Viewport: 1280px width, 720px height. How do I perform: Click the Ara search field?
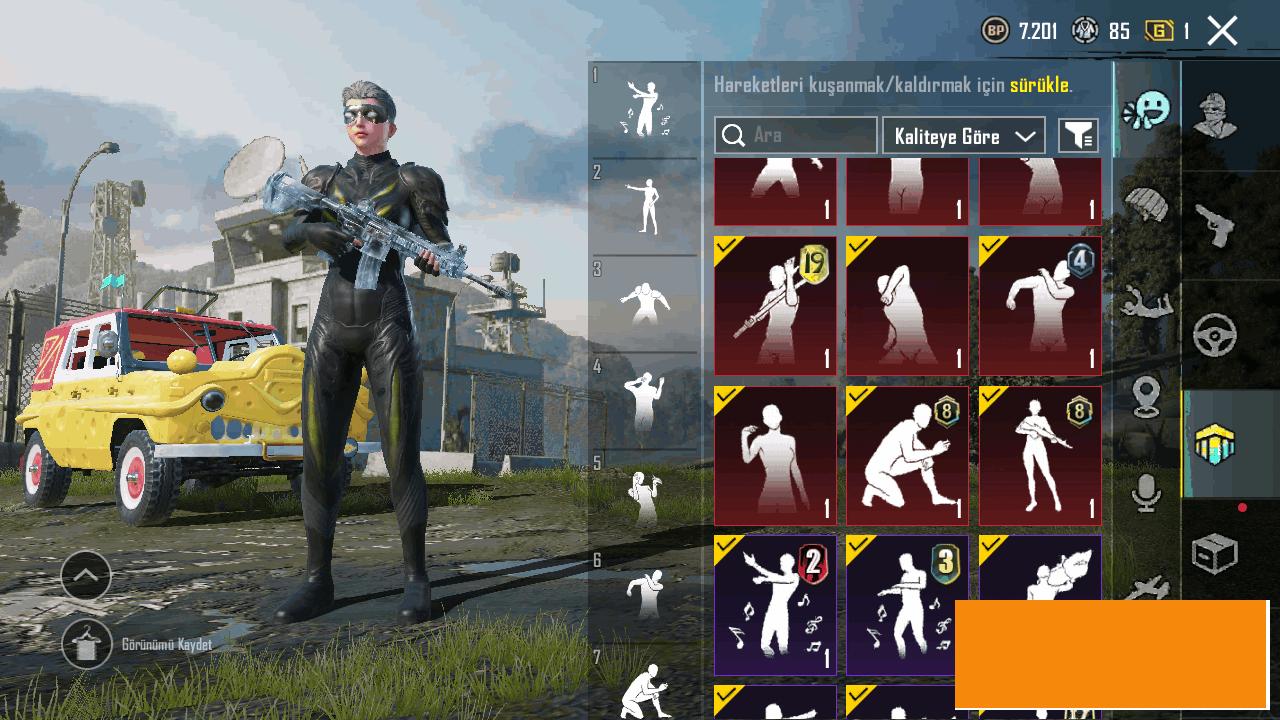tap(796, 135)
